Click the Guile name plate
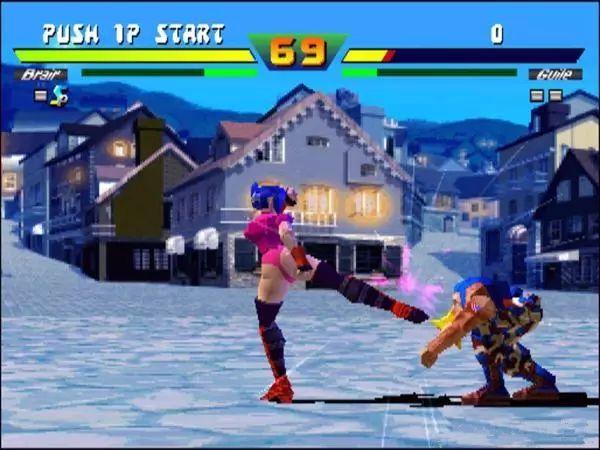This screenshot has width=600, height=450. [x=555, y=74]
